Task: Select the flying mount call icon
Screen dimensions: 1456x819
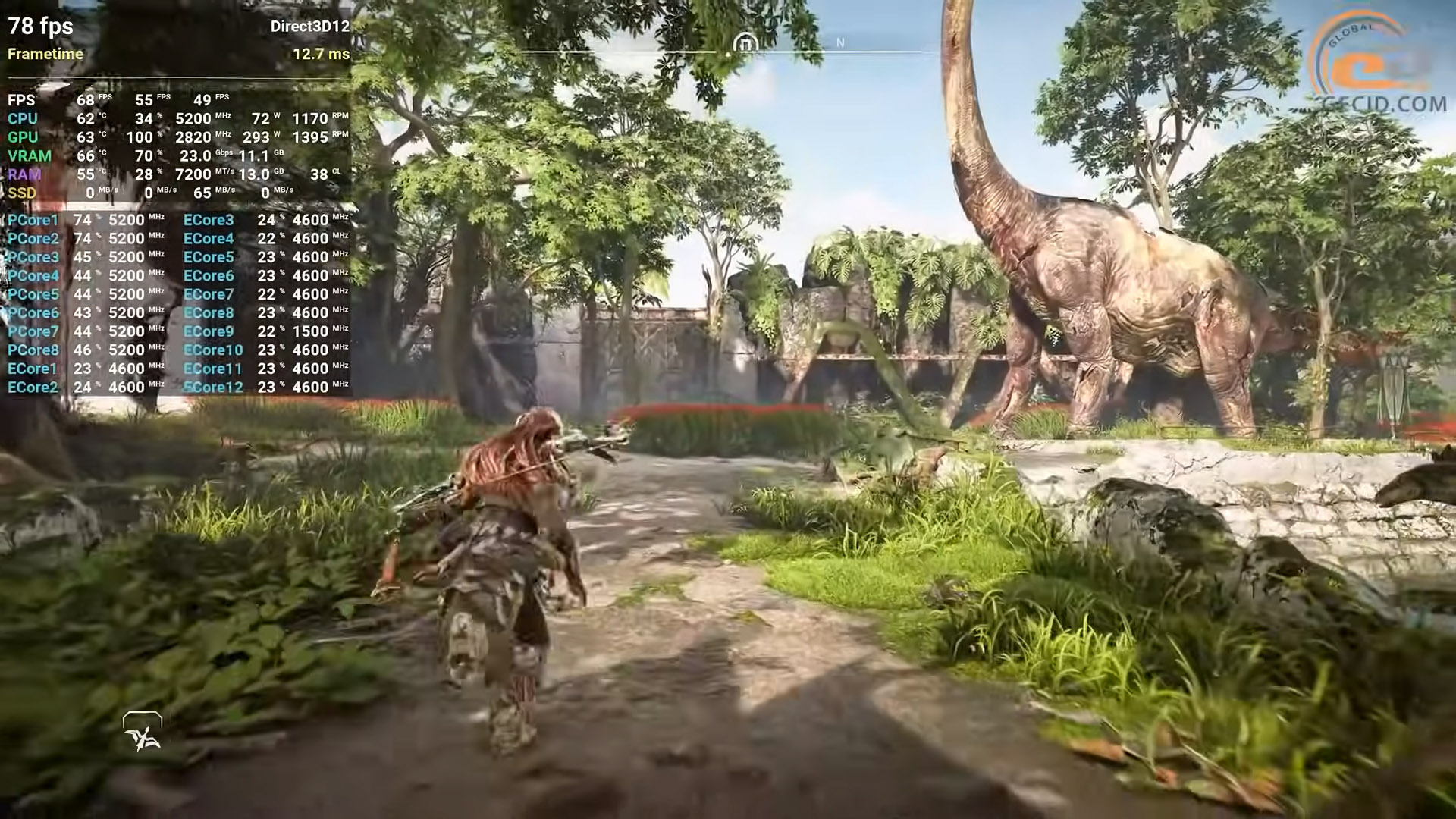Action: click(143, 733)
